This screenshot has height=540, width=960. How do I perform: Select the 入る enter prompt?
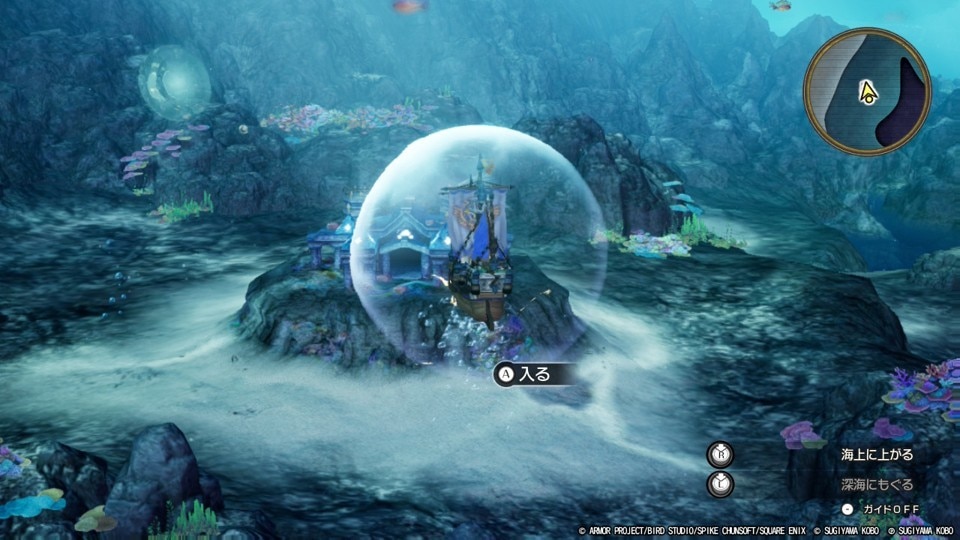pyautogui.click(x=535, y=374)
